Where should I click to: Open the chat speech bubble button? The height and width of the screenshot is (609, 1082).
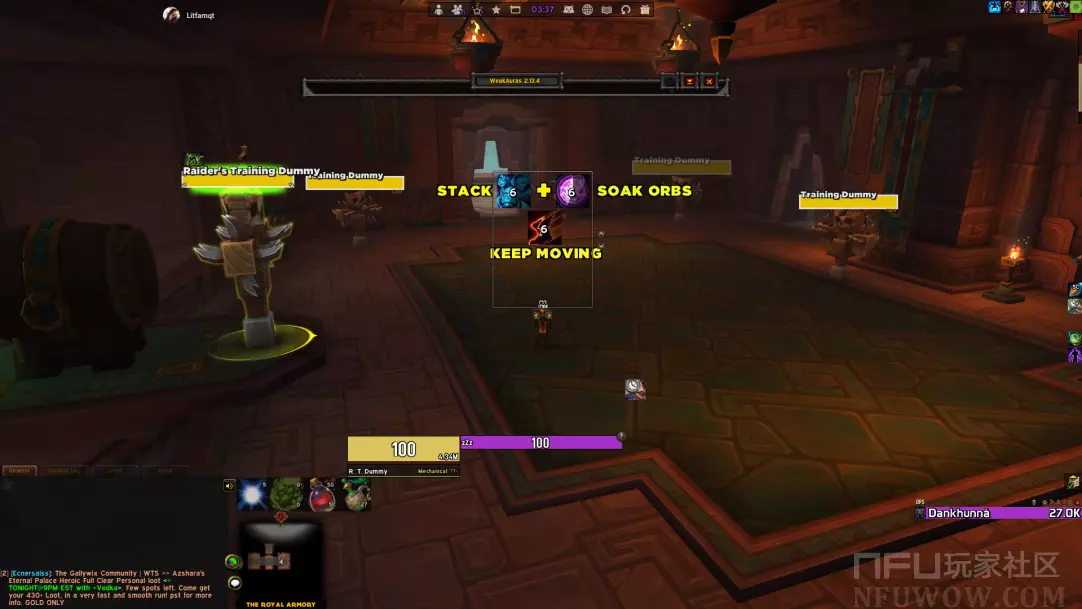click(235, 583)
